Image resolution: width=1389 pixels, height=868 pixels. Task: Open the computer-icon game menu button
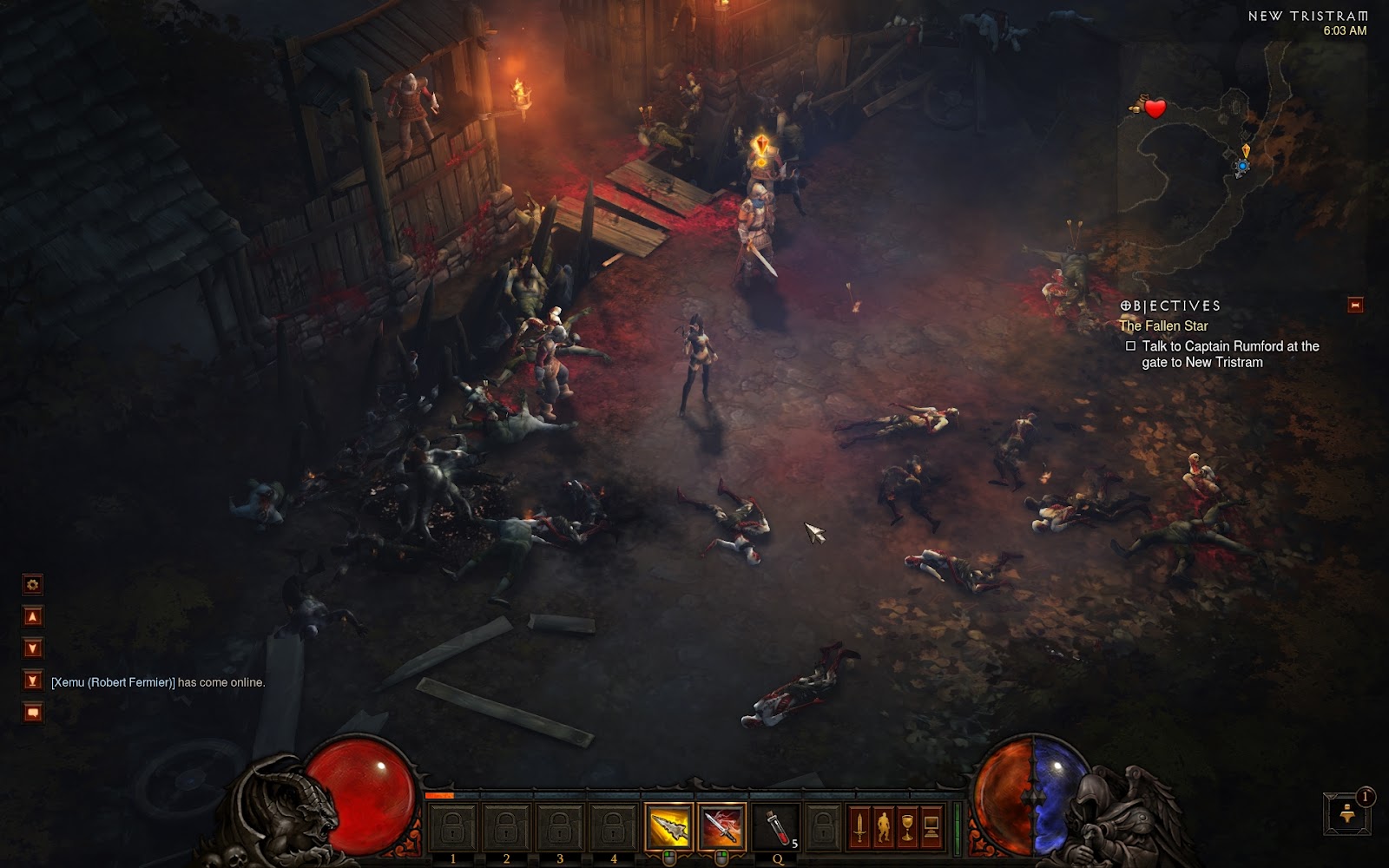pyautogui.click(x=931, y=826)
